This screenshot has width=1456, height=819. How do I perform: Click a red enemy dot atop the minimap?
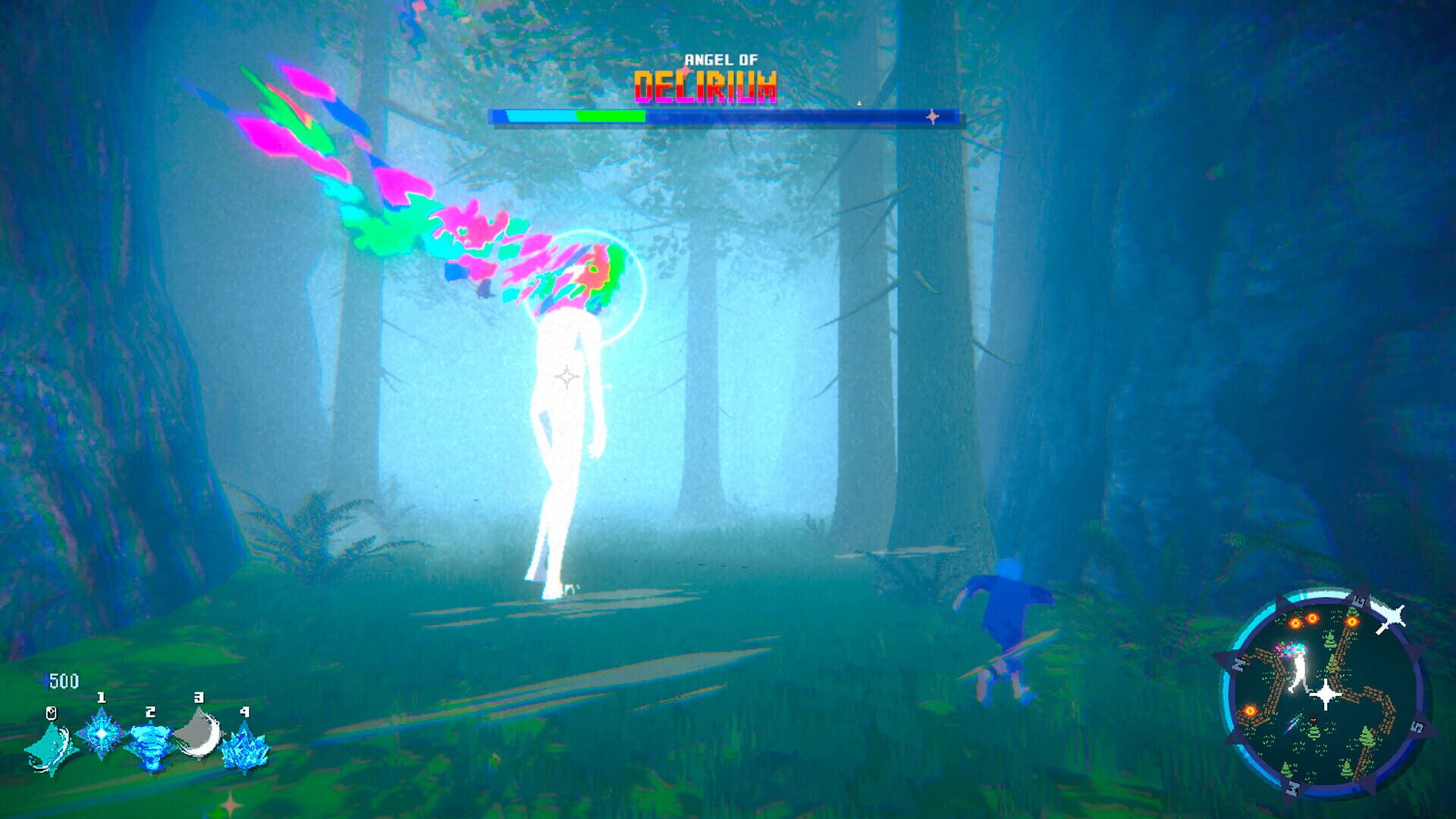coord(1314,618)
